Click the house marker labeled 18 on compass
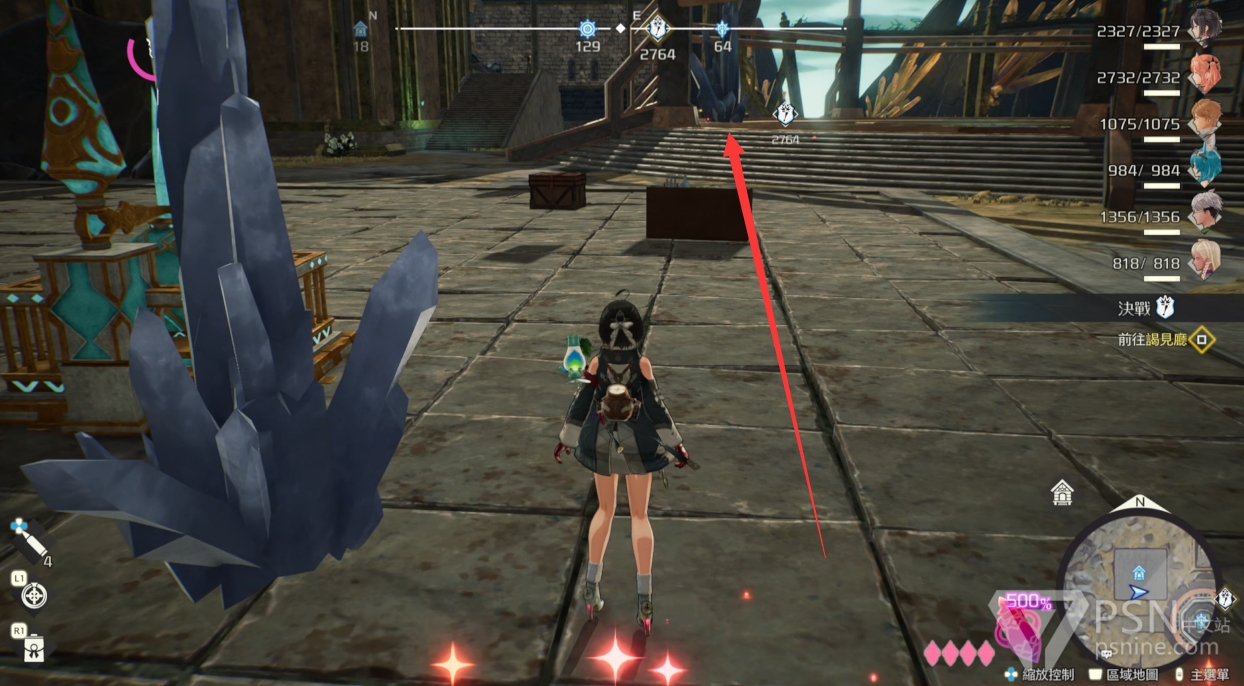 coord(361,29)
